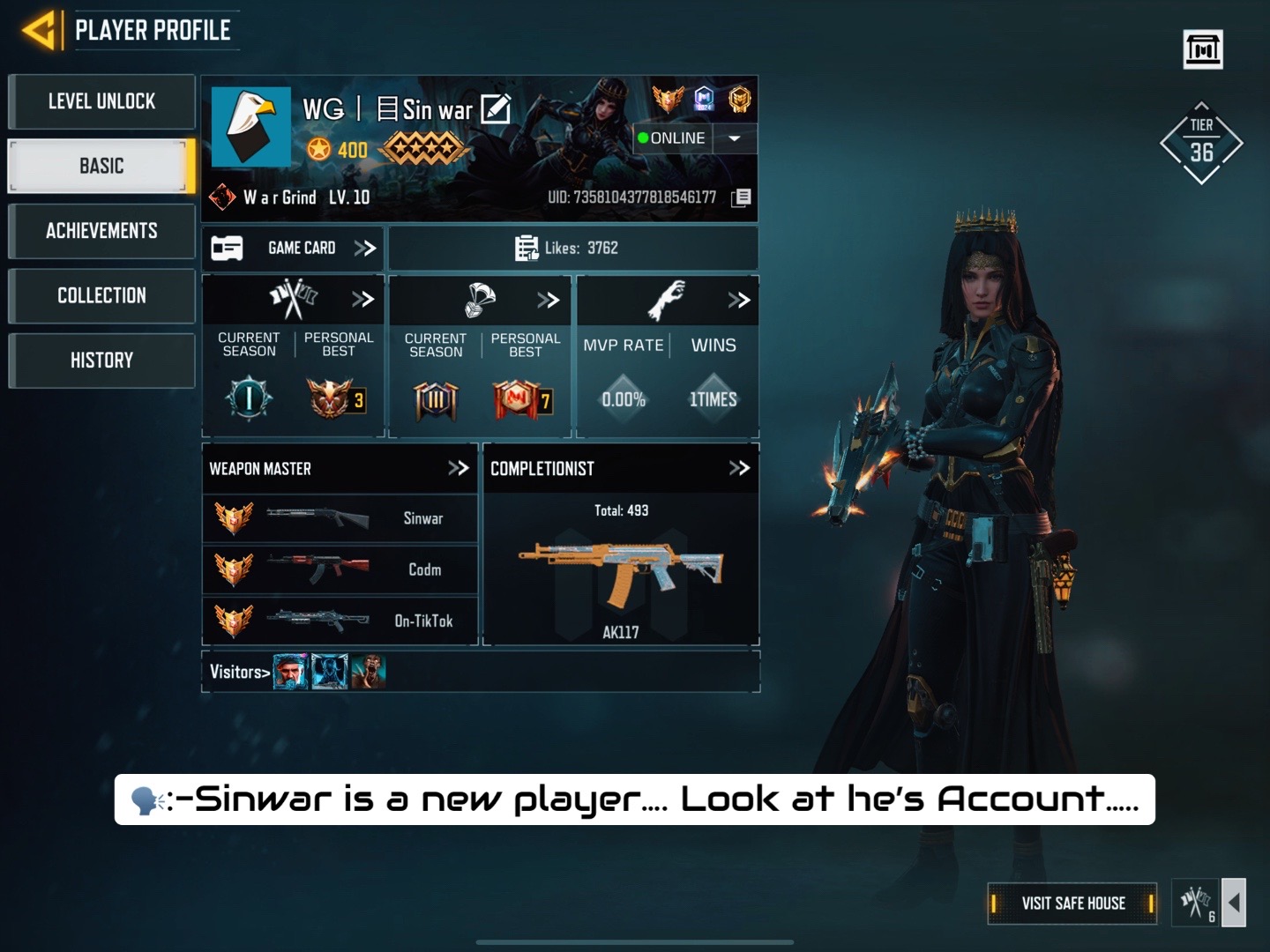Open the Visitors list
Screen dimensions: 1270x952
240,672
